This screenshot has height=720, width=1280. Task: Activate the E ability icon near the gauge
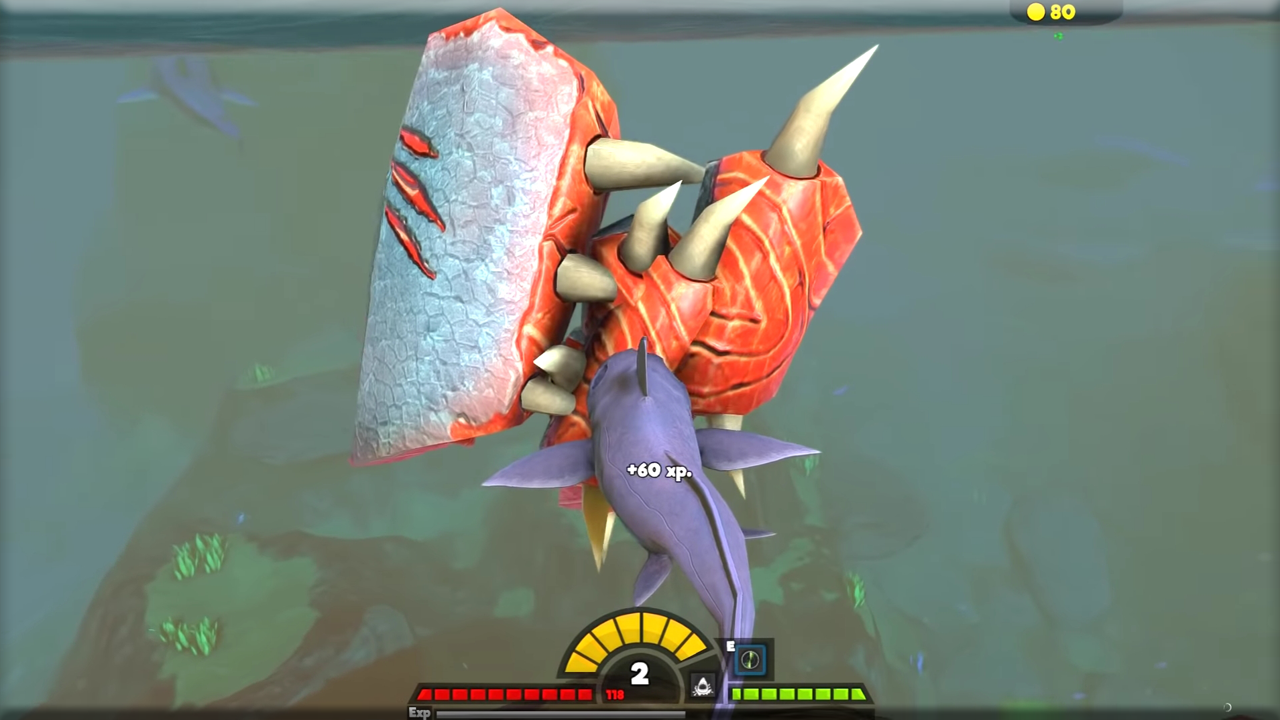click(752, 658)
